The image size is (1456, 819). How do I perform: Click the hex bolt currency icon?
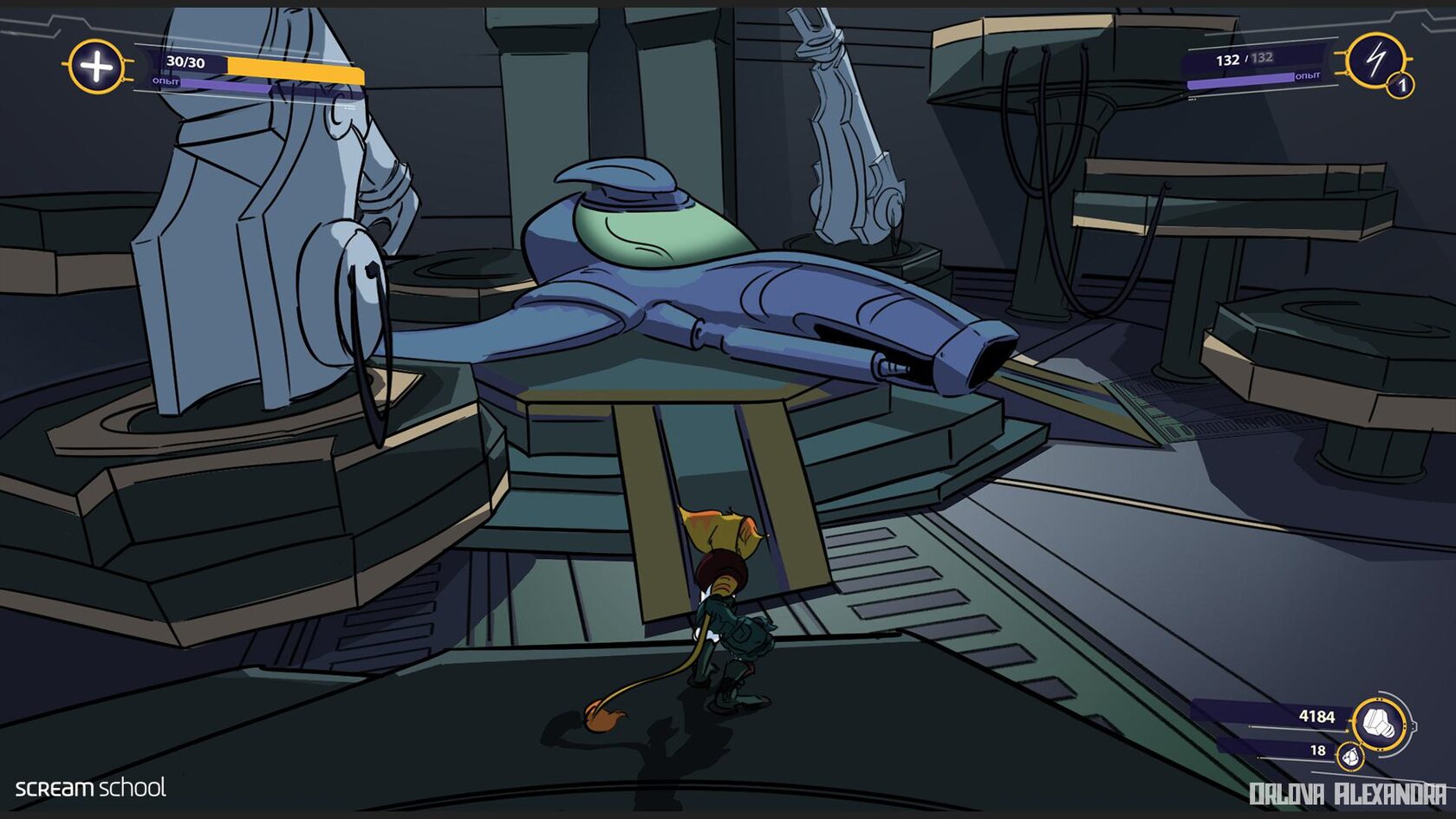click(x=1378, y=722)
